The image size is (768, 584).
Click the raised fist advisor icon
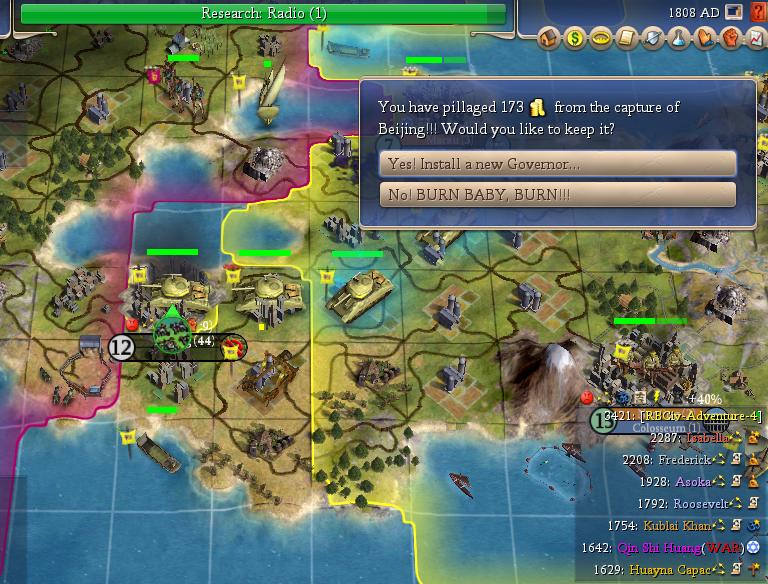[x=730, y=39]
